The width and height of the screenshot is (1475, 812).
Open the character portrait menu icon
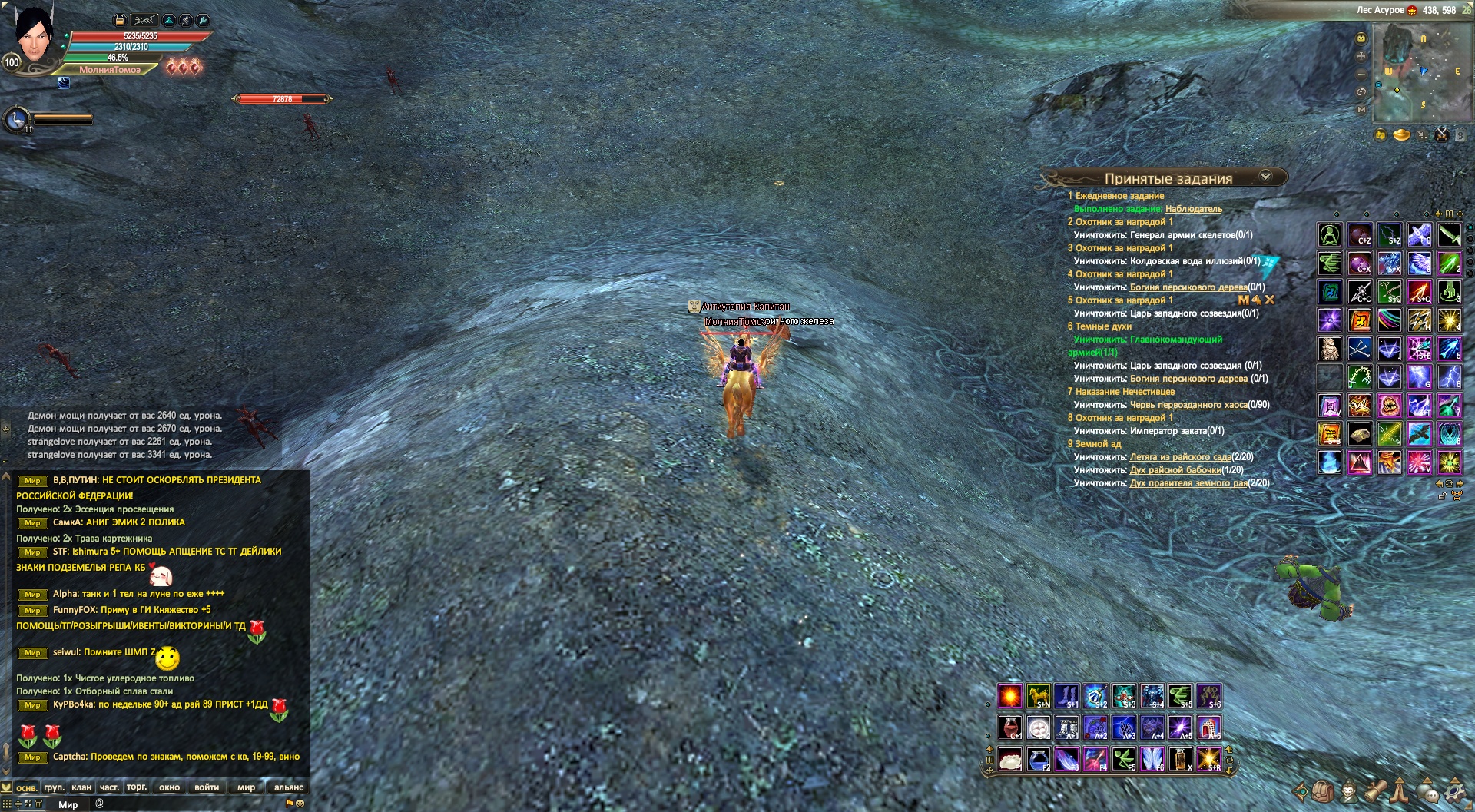click(x=1349, y=790)
